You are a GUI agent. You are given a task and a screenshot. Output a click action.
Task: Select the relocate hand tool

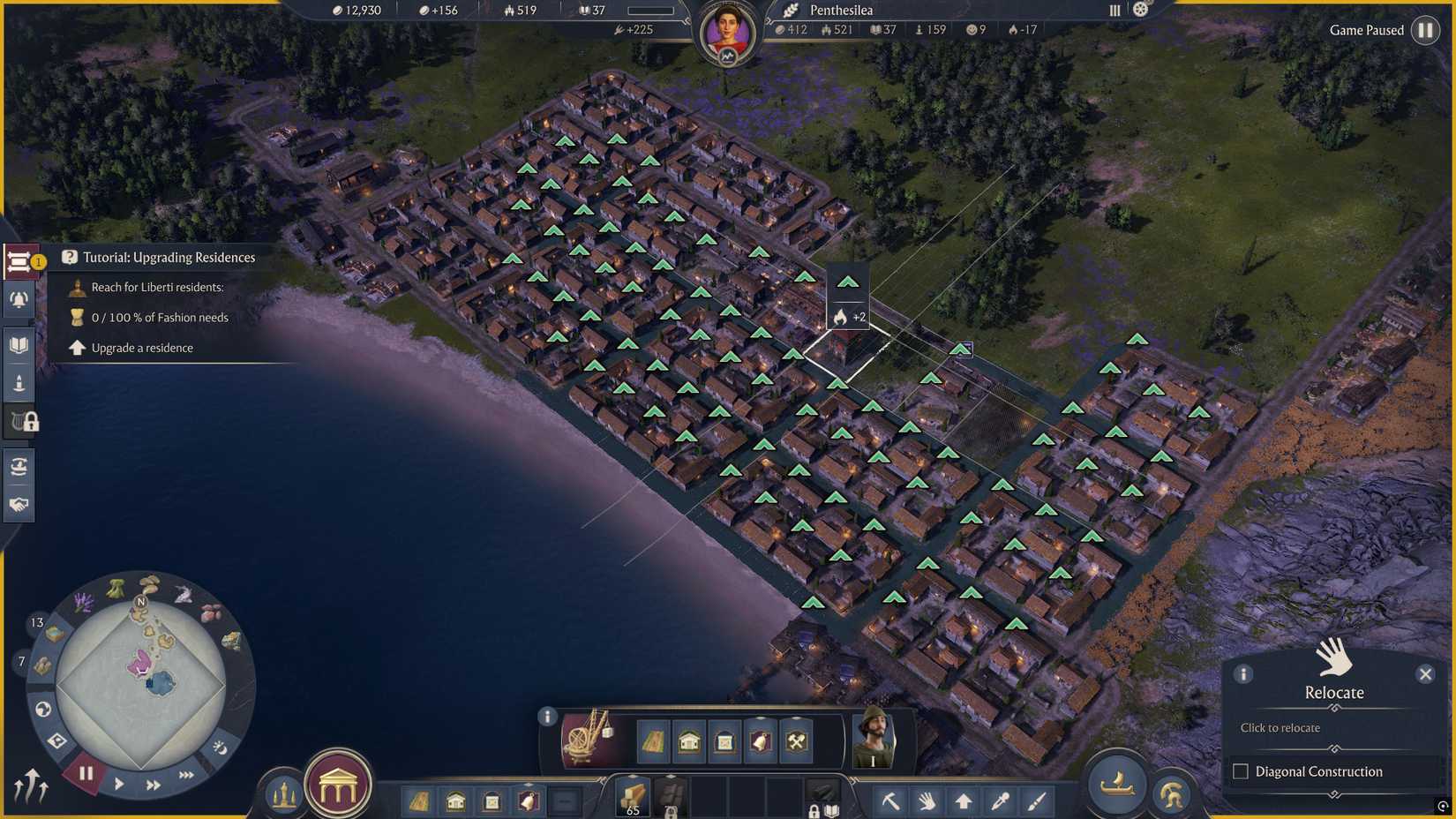928,801
